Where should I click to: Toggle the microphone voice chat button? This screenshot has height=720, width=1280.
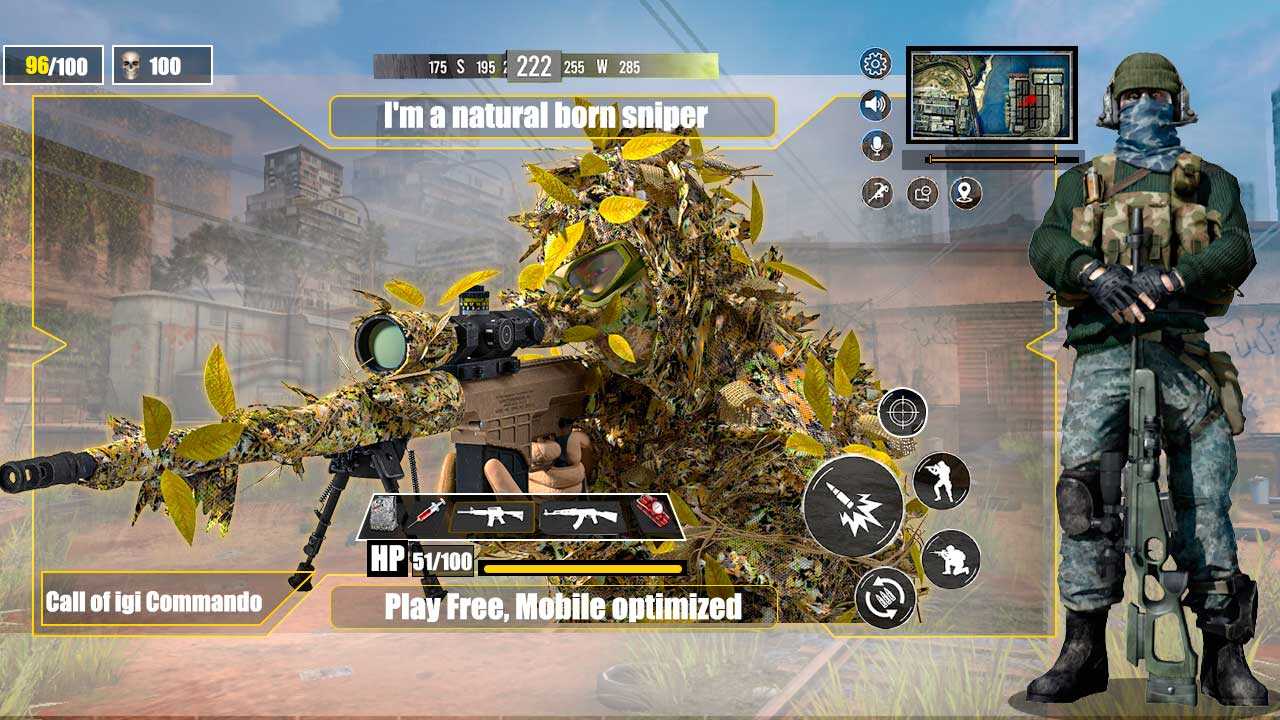click(x=877, y=146)
